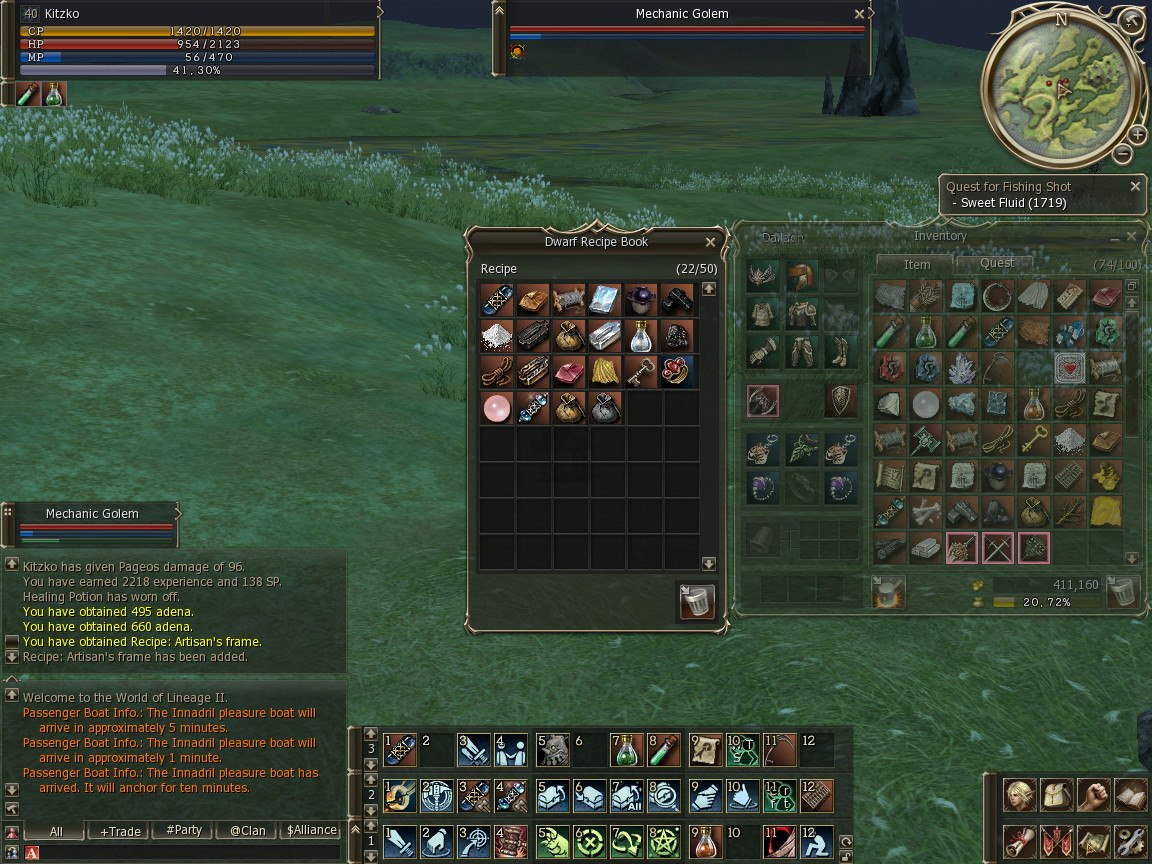
Task: Select the golden key recipe in recipe book
Action: [x=641, y=371]
